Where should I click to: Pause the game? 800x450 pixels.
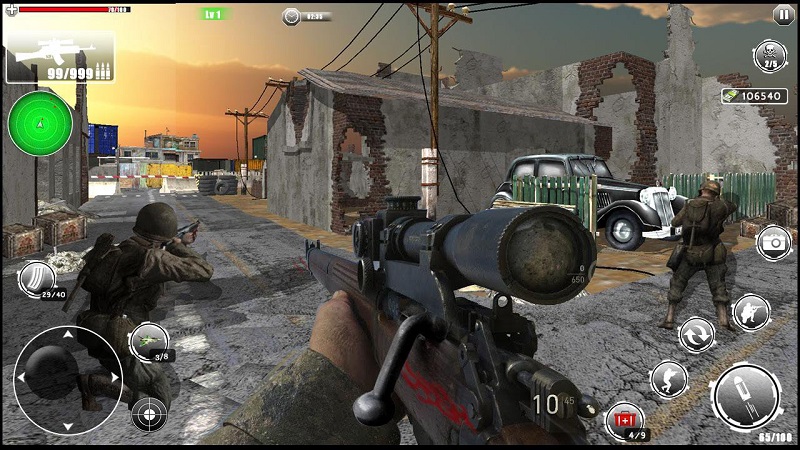click(783, 14)
